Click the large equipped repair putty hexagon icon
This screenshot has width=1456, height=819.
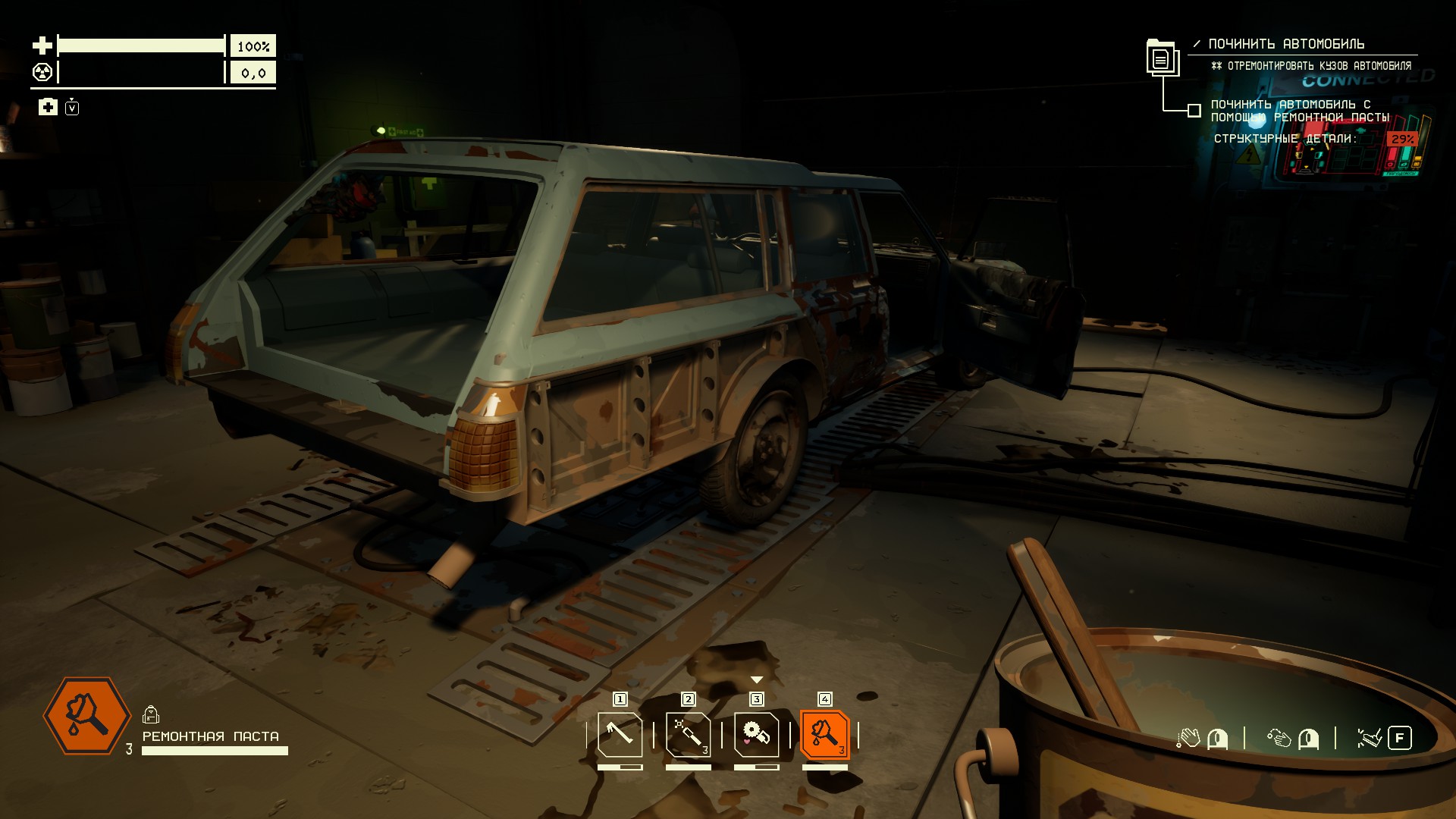pyautogui.click(x=87, y=716)
